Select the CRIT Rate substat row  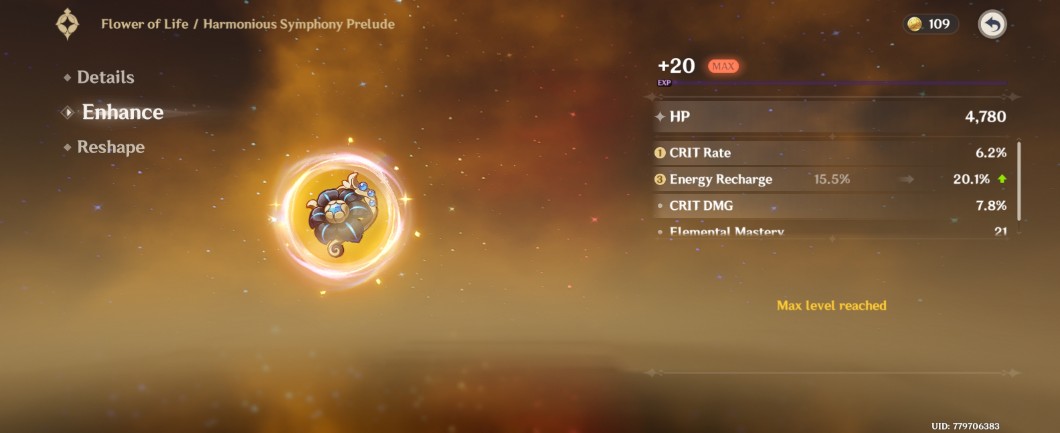tap(830, 153)
